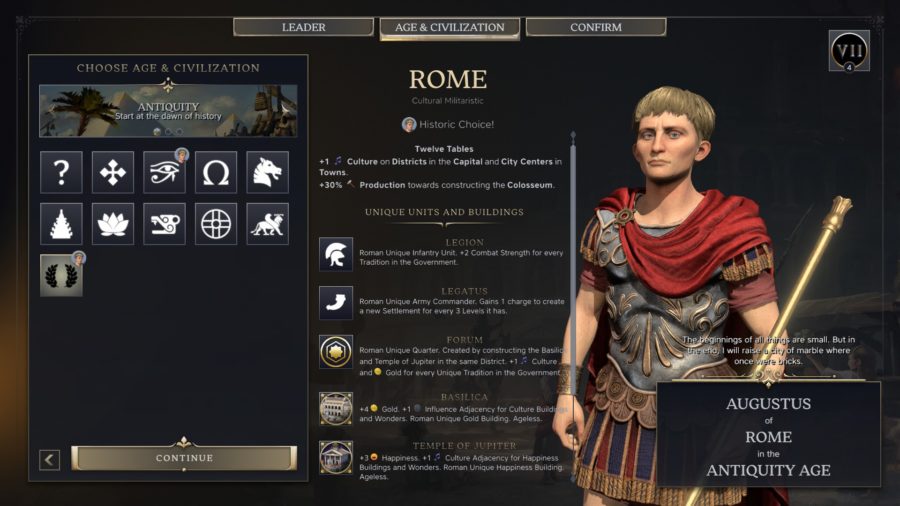Pick the circled cross civilization
The height and width of the screenshot is (506, 900).
216,224
